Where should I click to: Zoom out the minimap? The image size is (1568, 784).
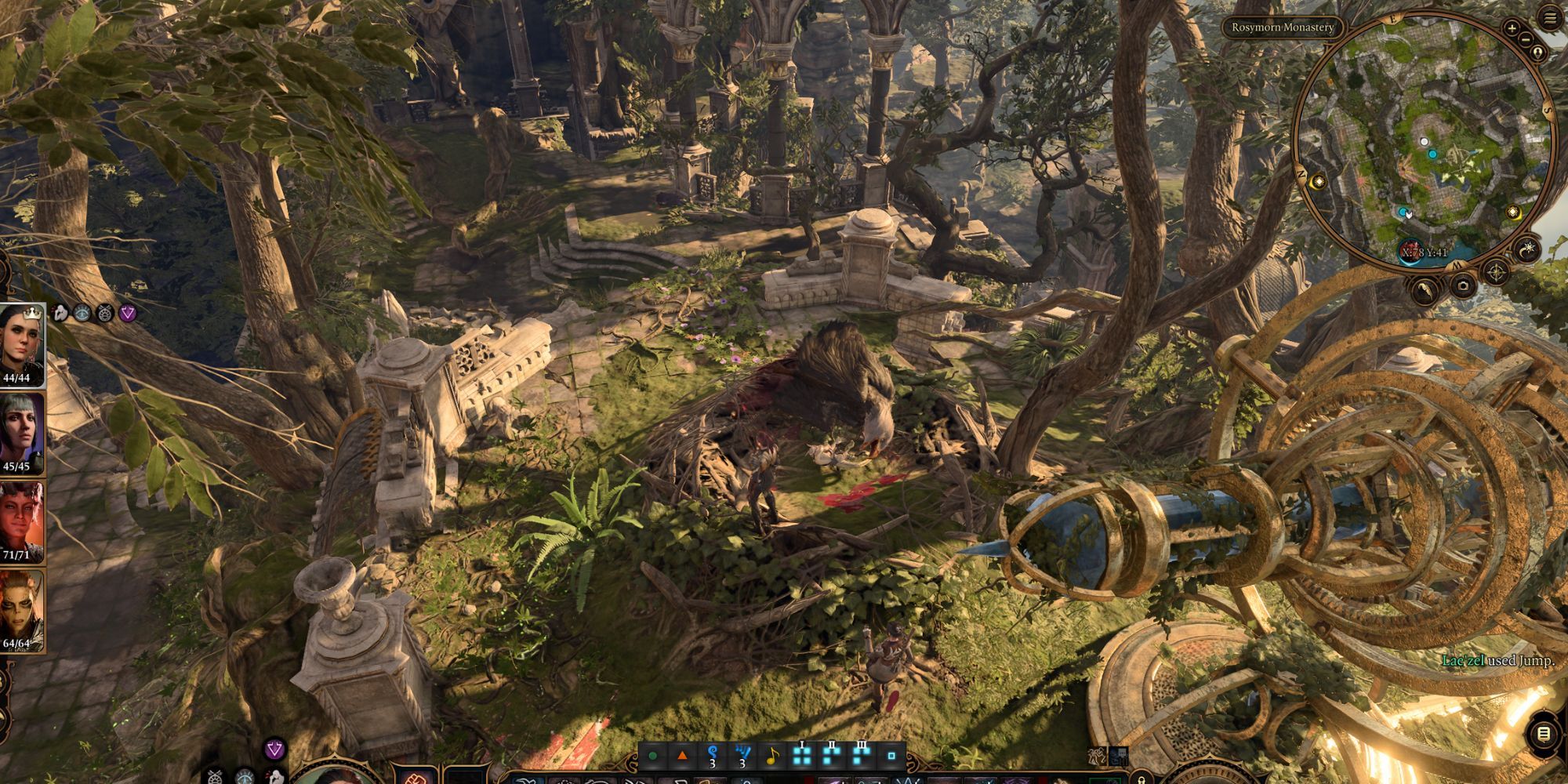coord(1526,39)
